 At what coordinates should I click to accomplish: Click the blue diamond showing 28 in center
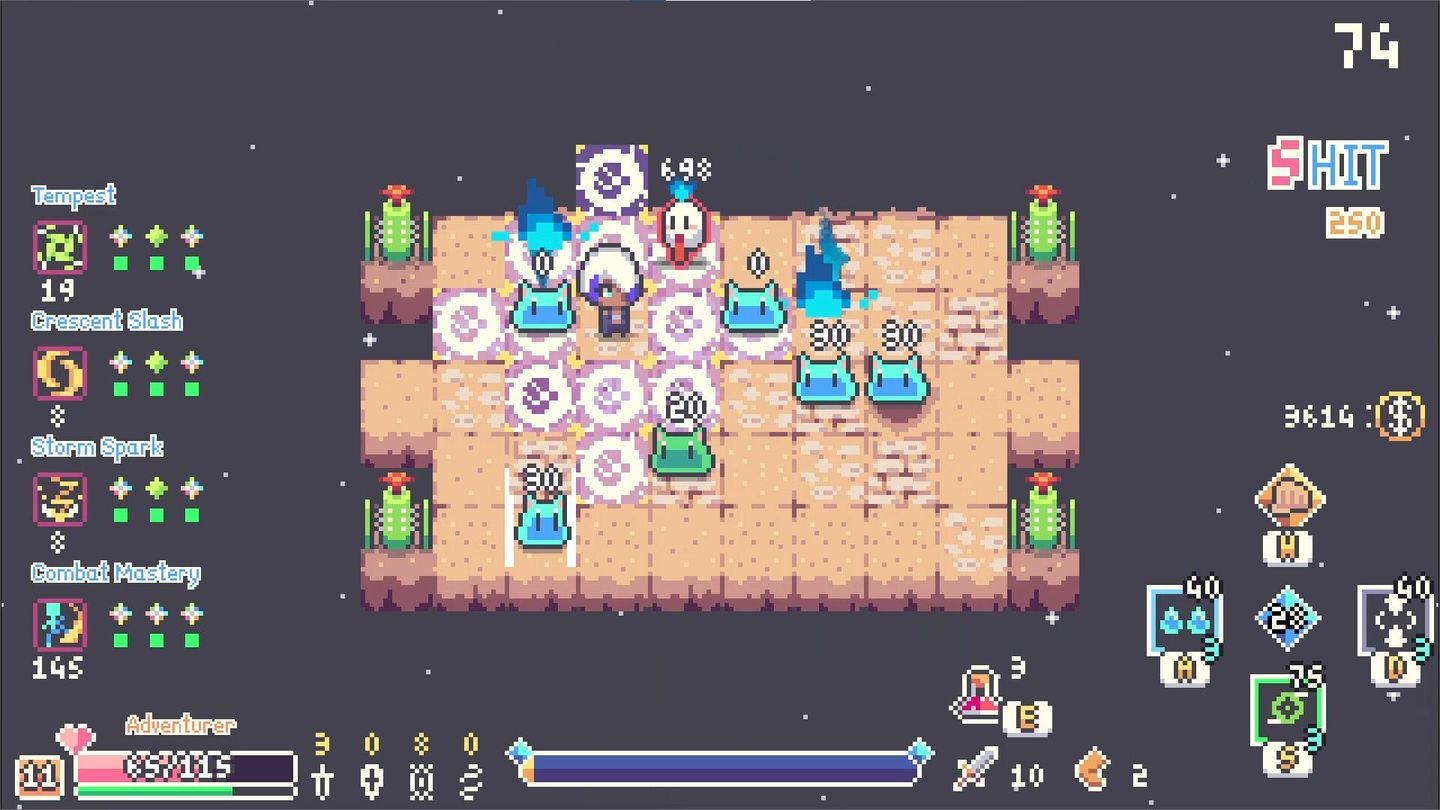[x=1288, y=618]
